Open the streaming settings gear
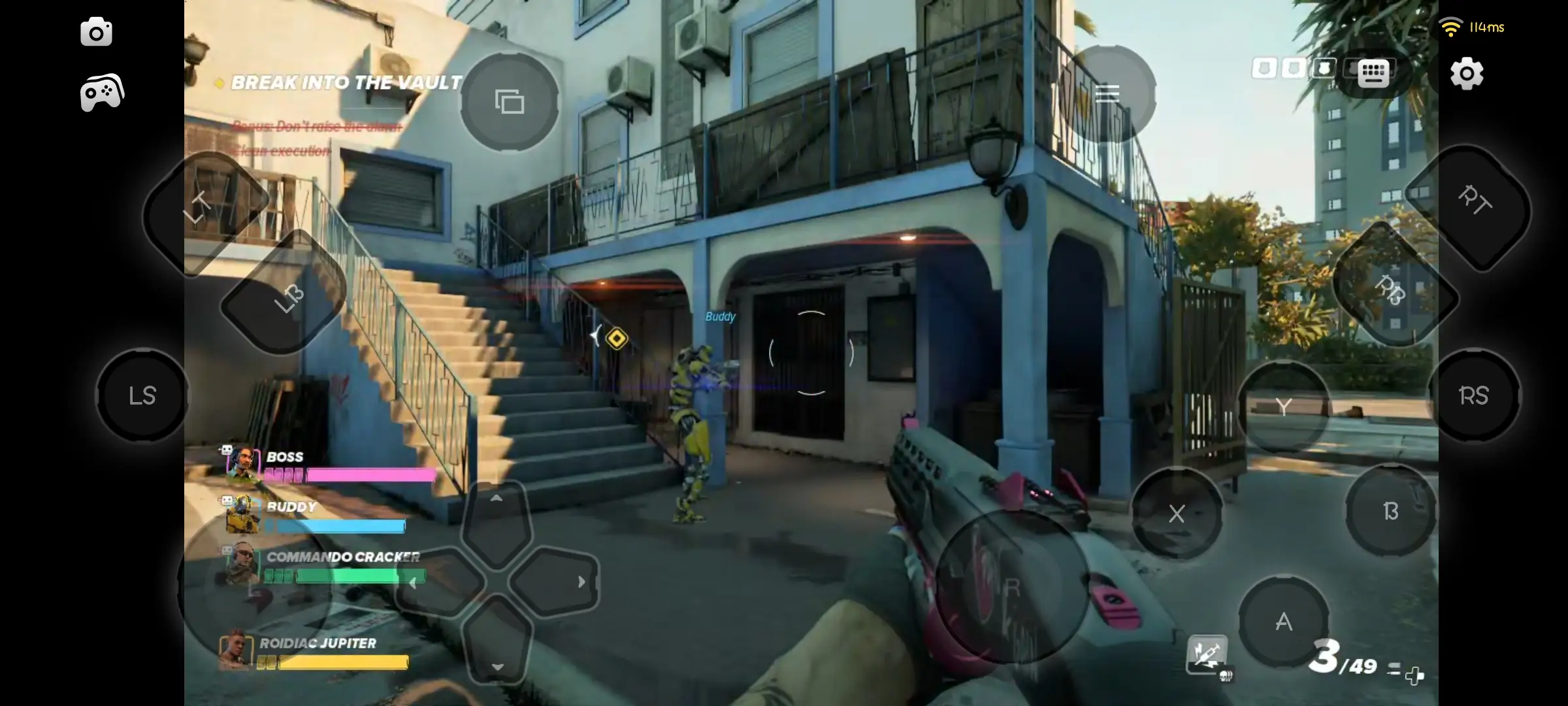1568x706 pixels. pyautogui.click(x=1467, y=73)
